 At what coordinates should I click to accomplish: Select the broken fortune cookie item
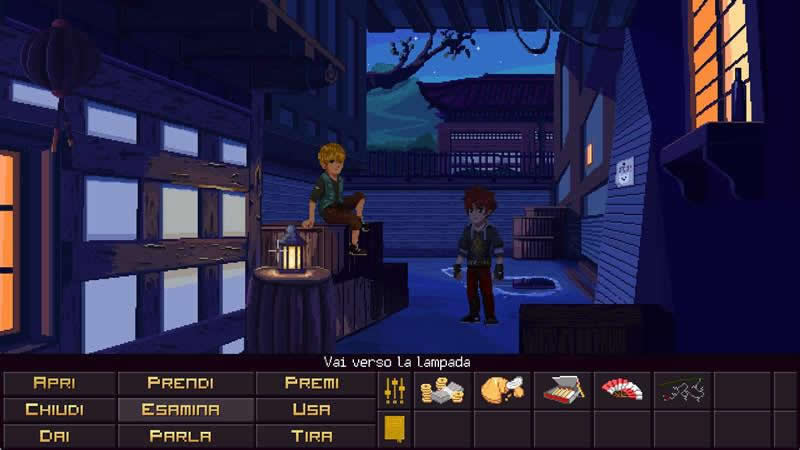[502, 390]
